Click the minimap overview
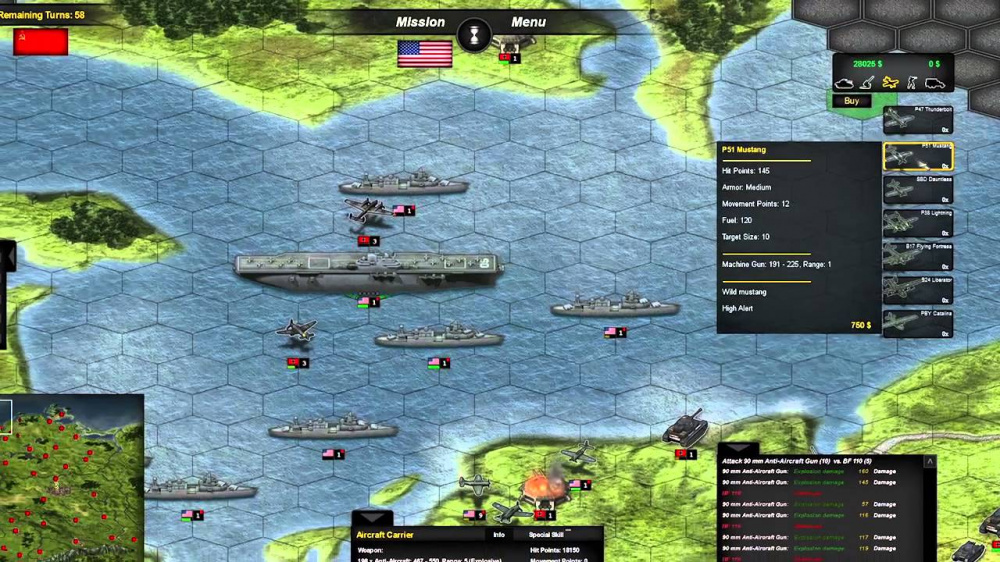This screenshot has height=562, width=1000. [x=72, y=478]
